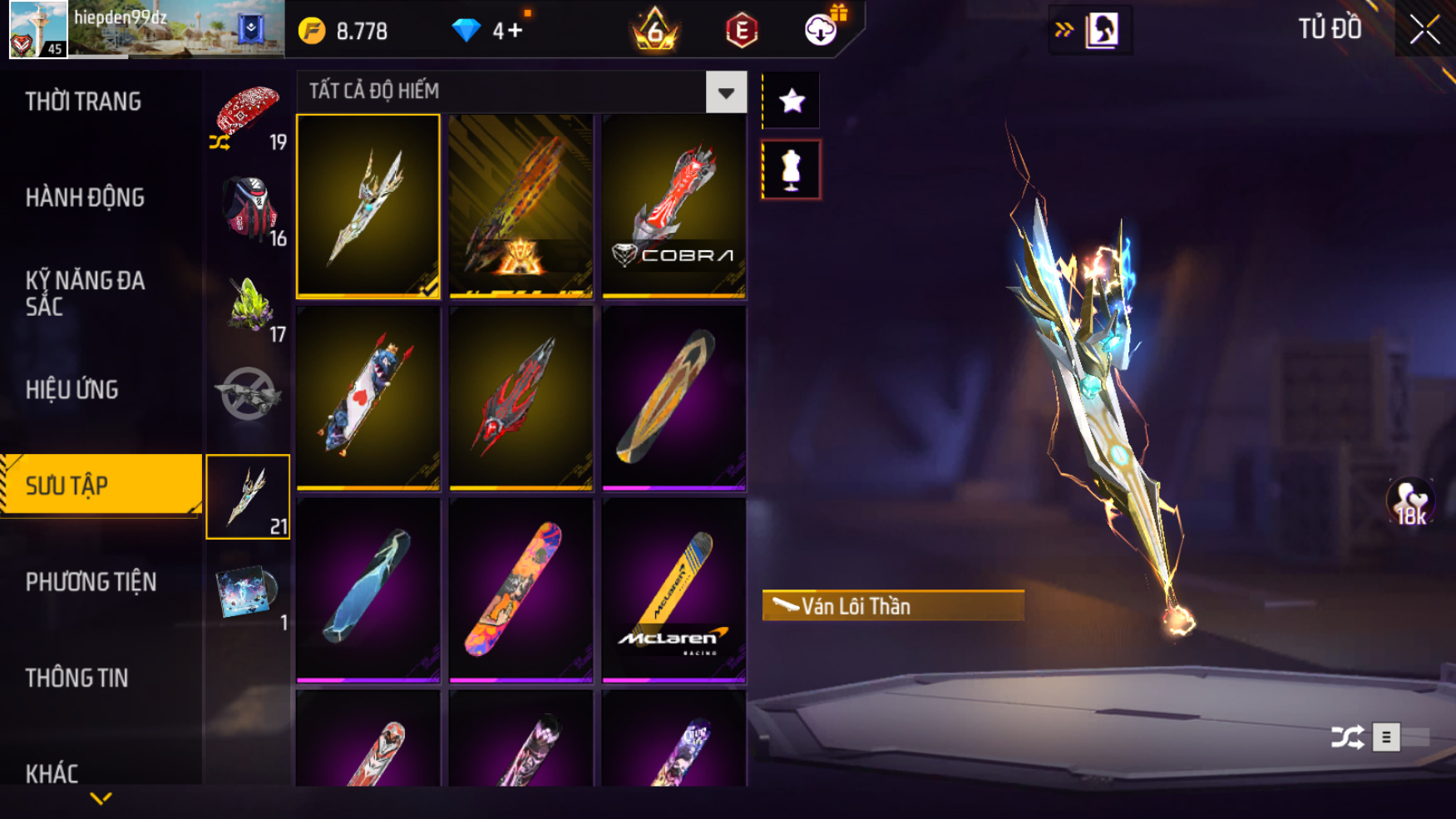Click the cloud download icon
The height and width of the screenshot is (819, 1456).
tap(821, 31)
